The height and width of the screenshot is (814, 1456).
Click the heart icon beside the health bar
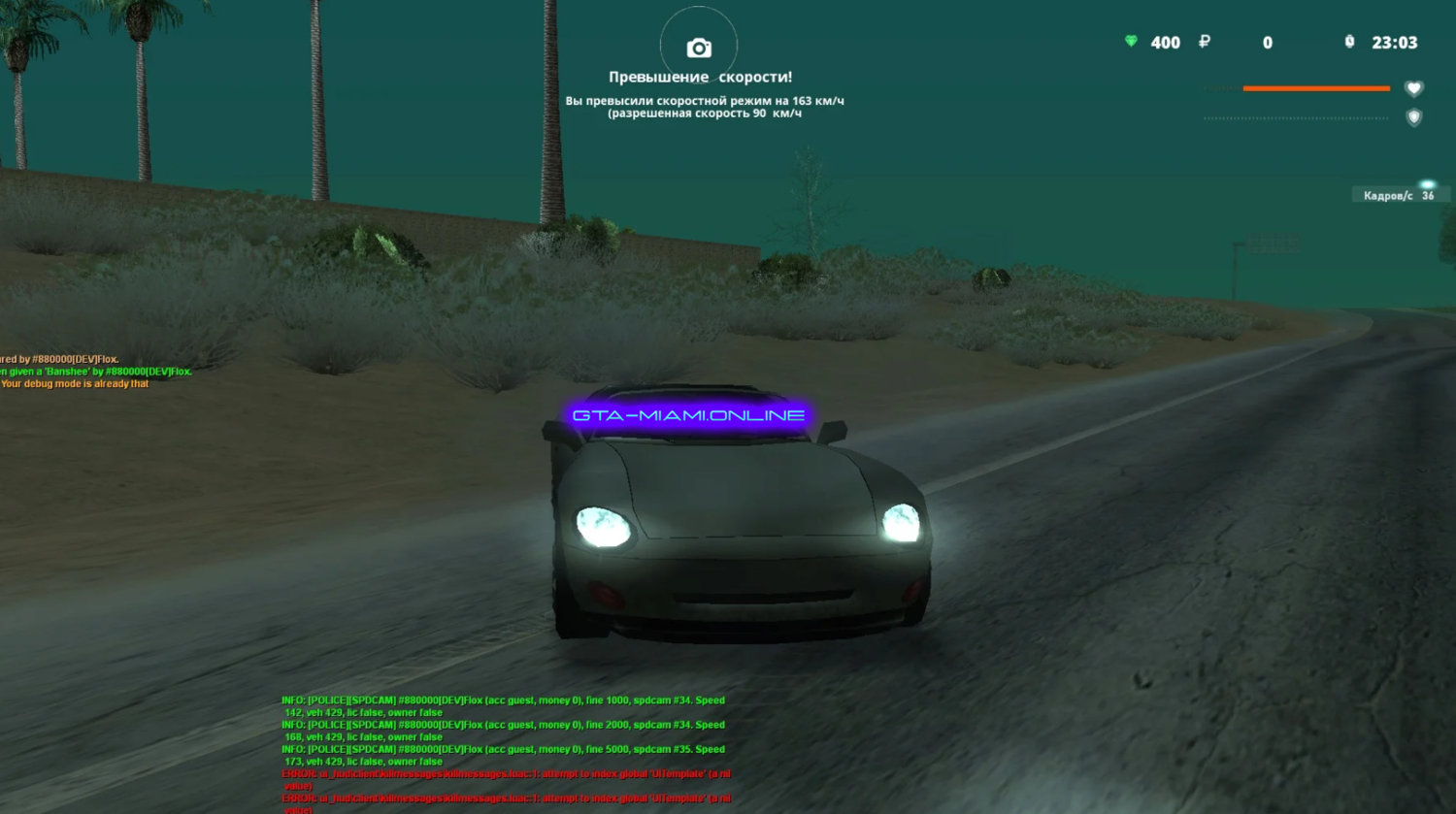click(1415, 87)
